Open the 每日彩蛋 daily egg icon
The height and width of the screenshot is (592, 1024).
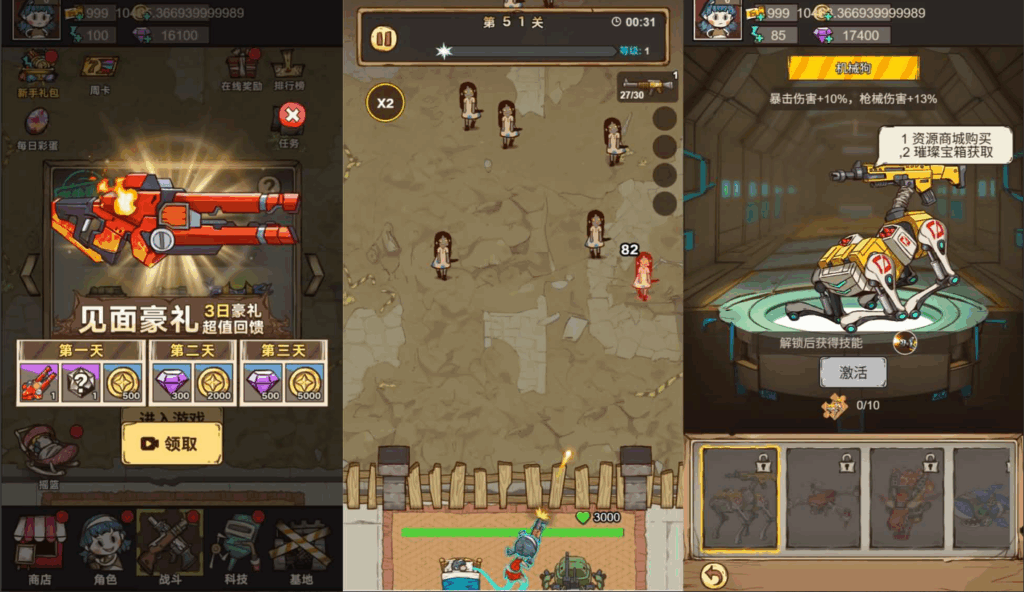point(37,127)
